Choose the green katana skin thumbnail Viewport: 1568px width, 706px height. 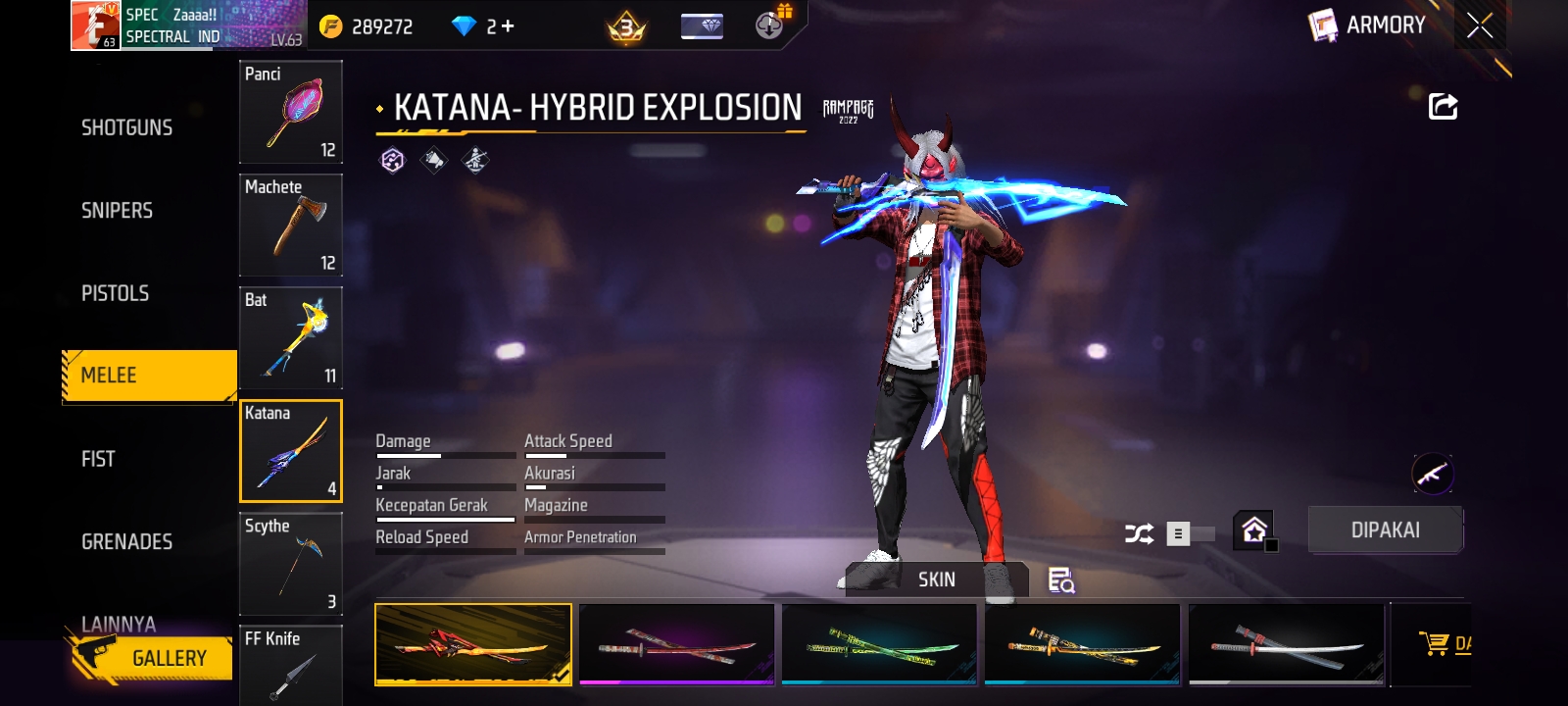pos(879,644)
